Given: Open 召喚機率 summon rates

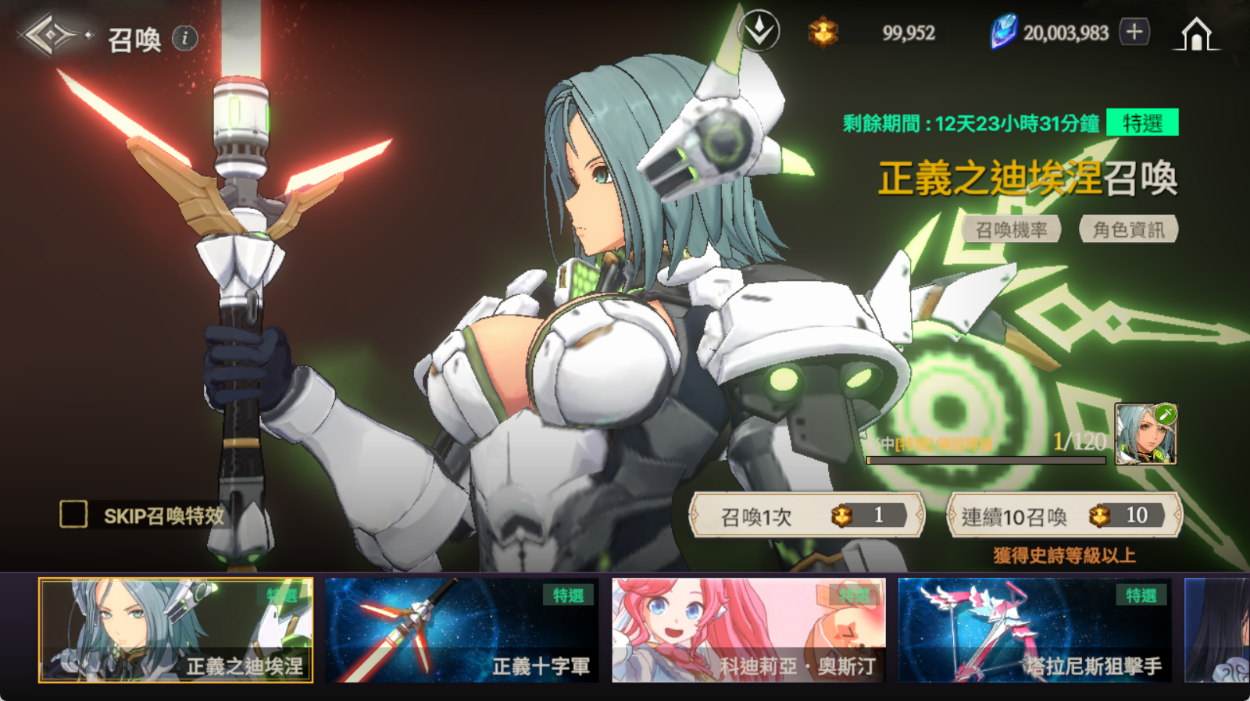Looking at the screenshot, I should pyautogui.click(x=1011, y=229).
